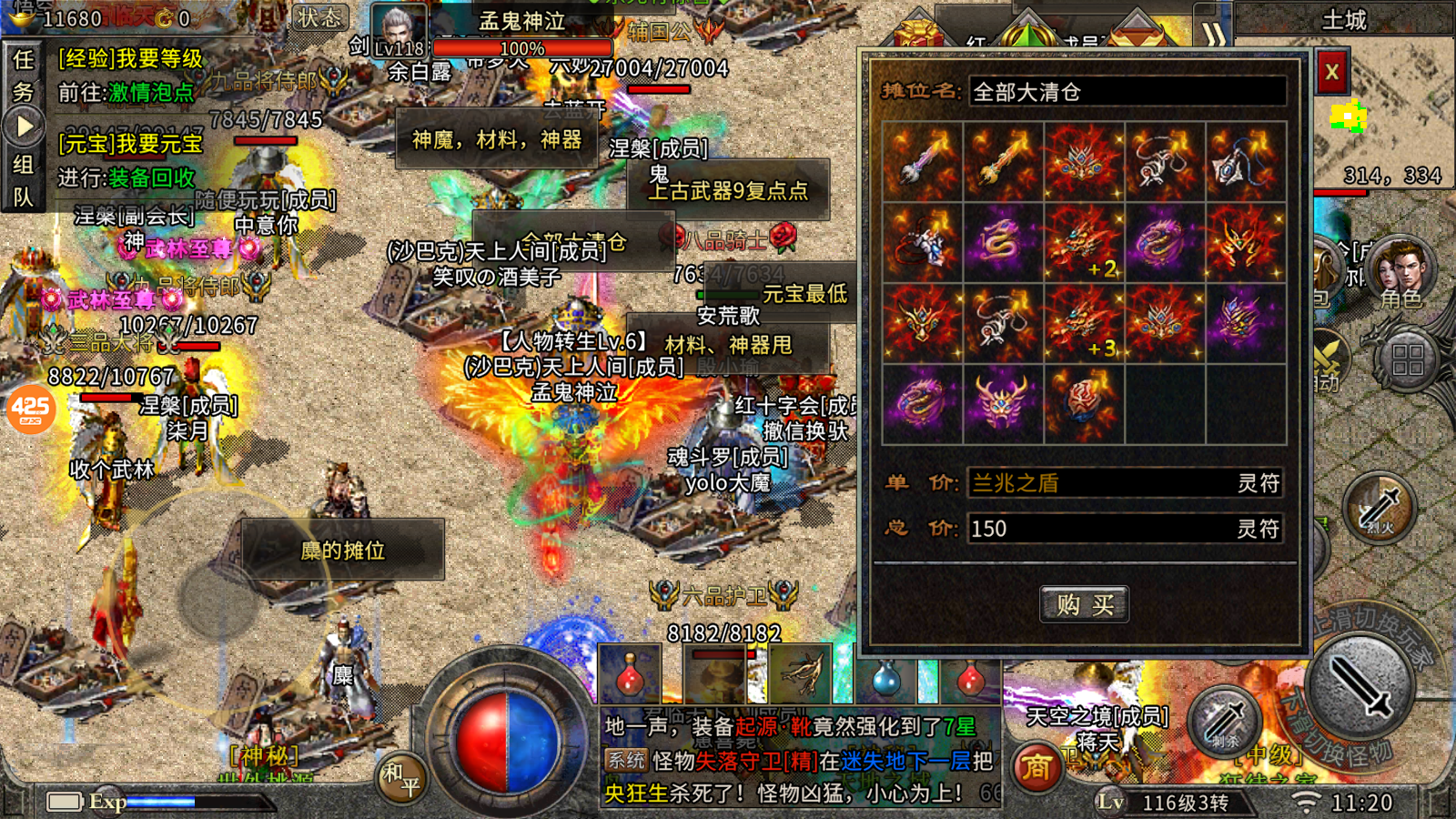Tap the orange 425 floating icon
The height and width of the screenshot is (819, 1456).
tap(31, 409)
